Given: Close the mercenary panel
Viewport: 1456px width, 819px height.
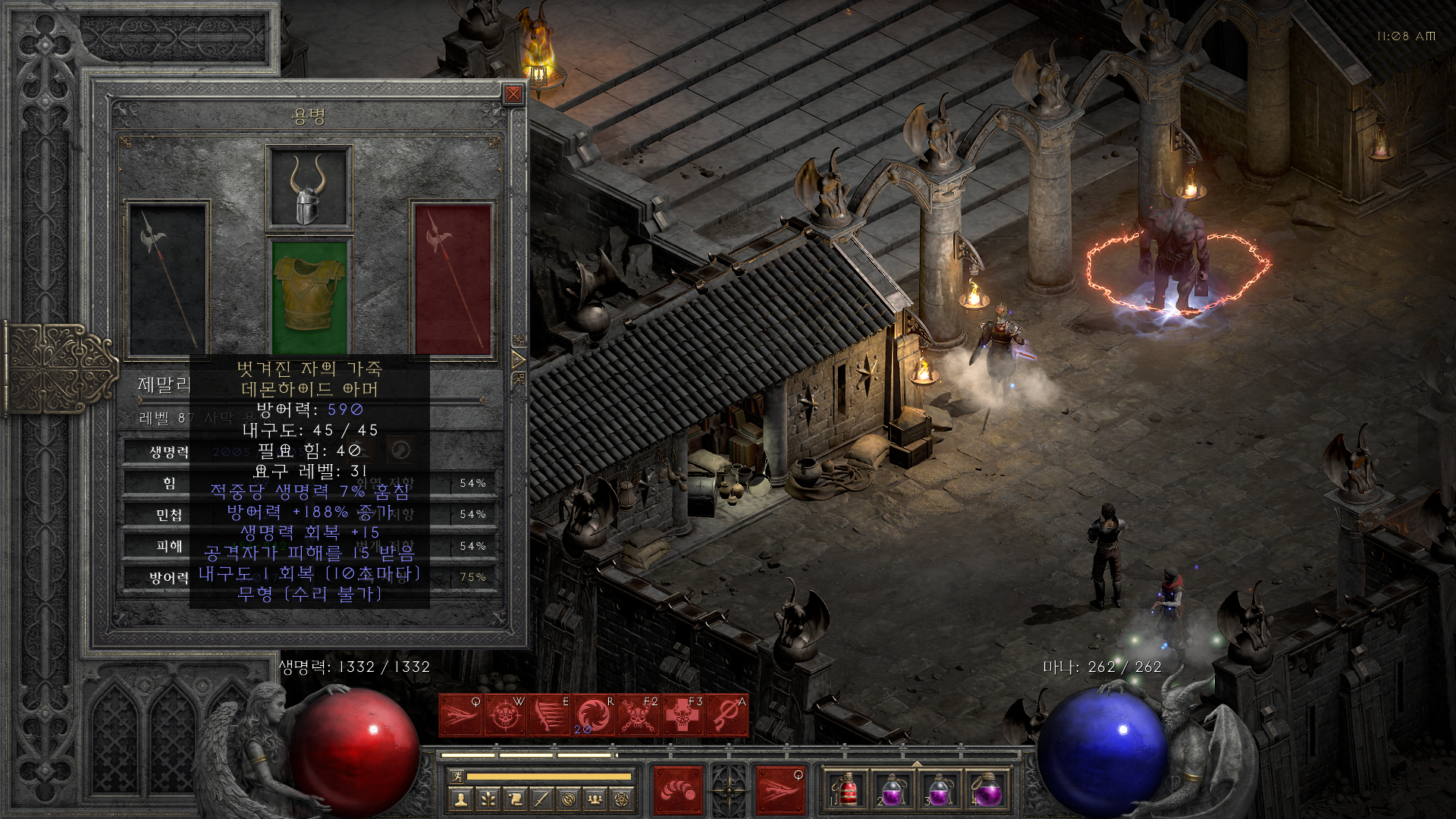Looking at the screenshot, I should tap(513, 94).
